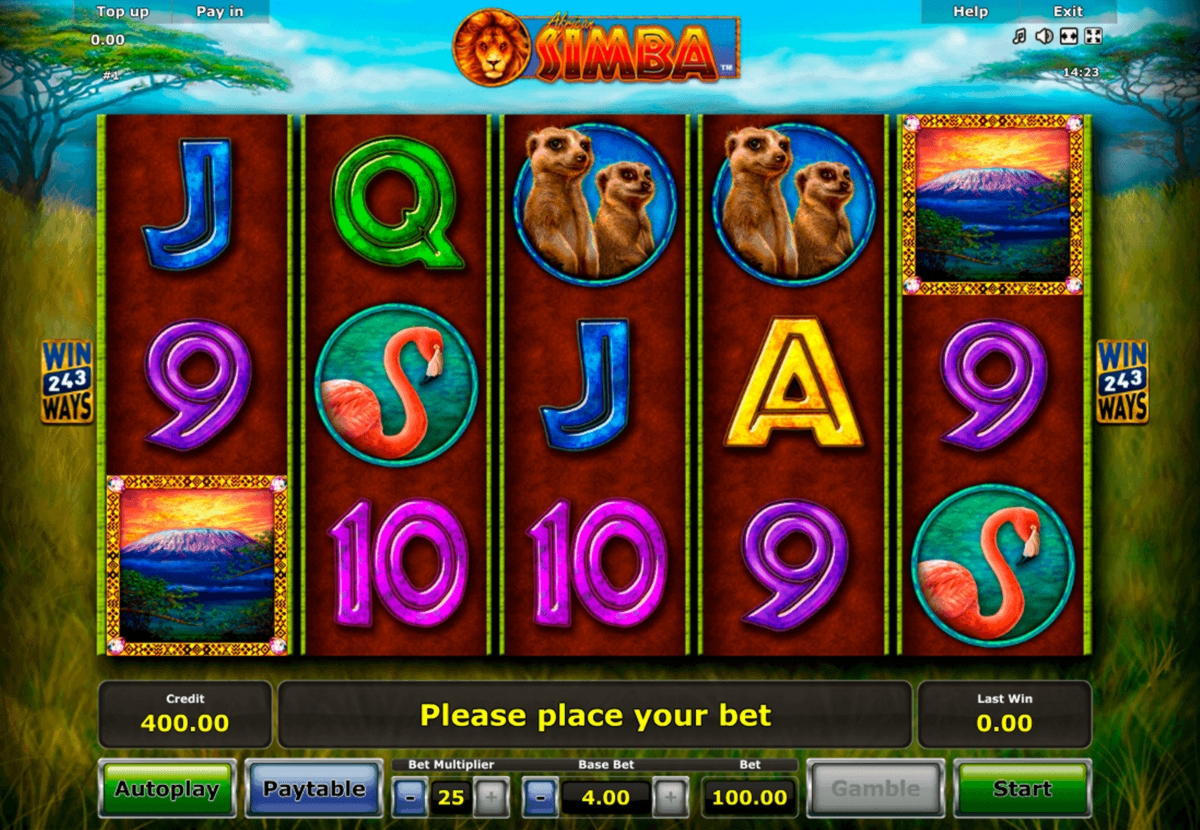The height and width of the screenshot is (830, 1200).
Task: Exit the game
Action: [x=1068, y=12]
